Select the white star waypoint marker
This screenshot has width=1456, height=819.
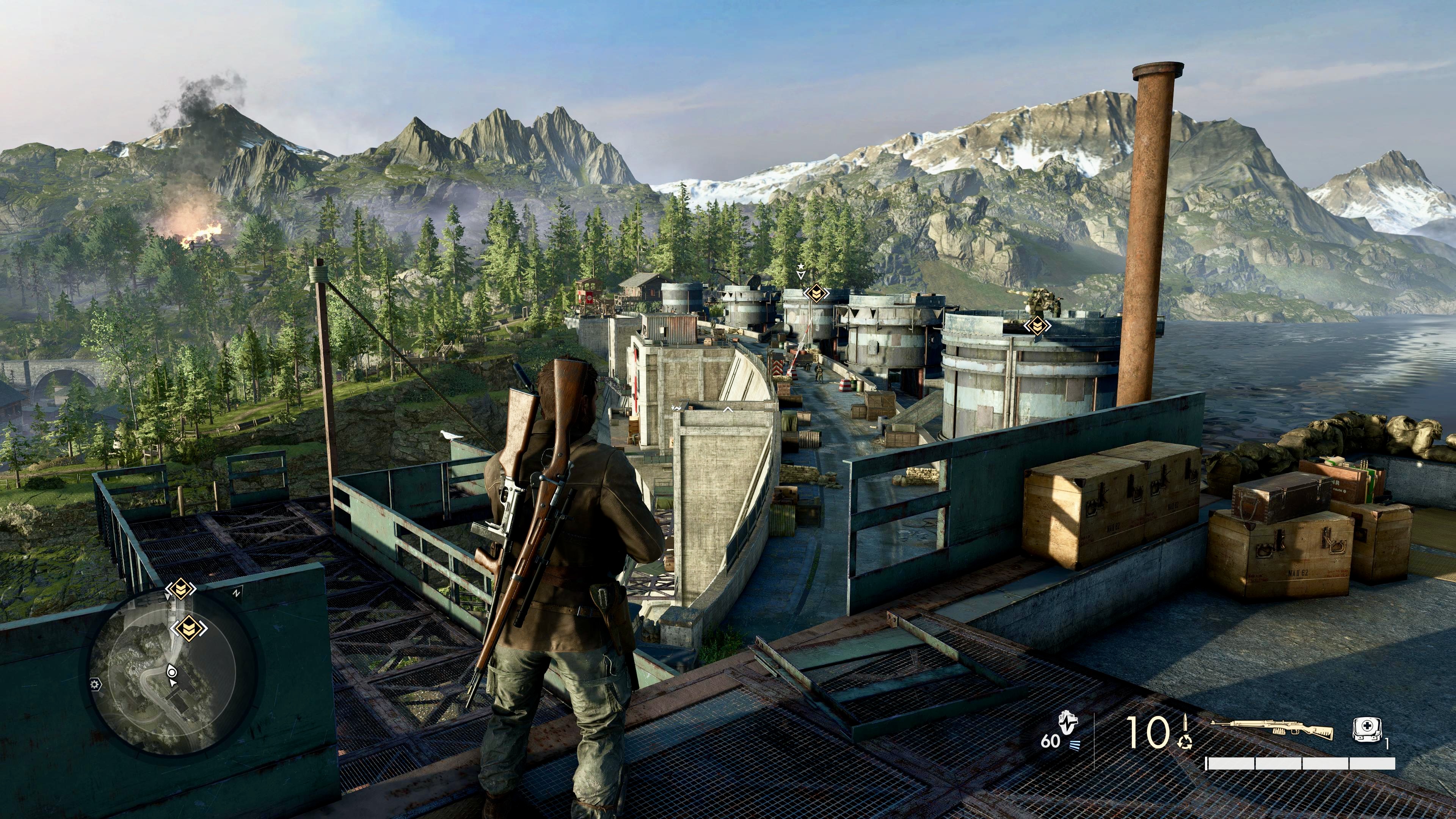[x=800, y=266]
